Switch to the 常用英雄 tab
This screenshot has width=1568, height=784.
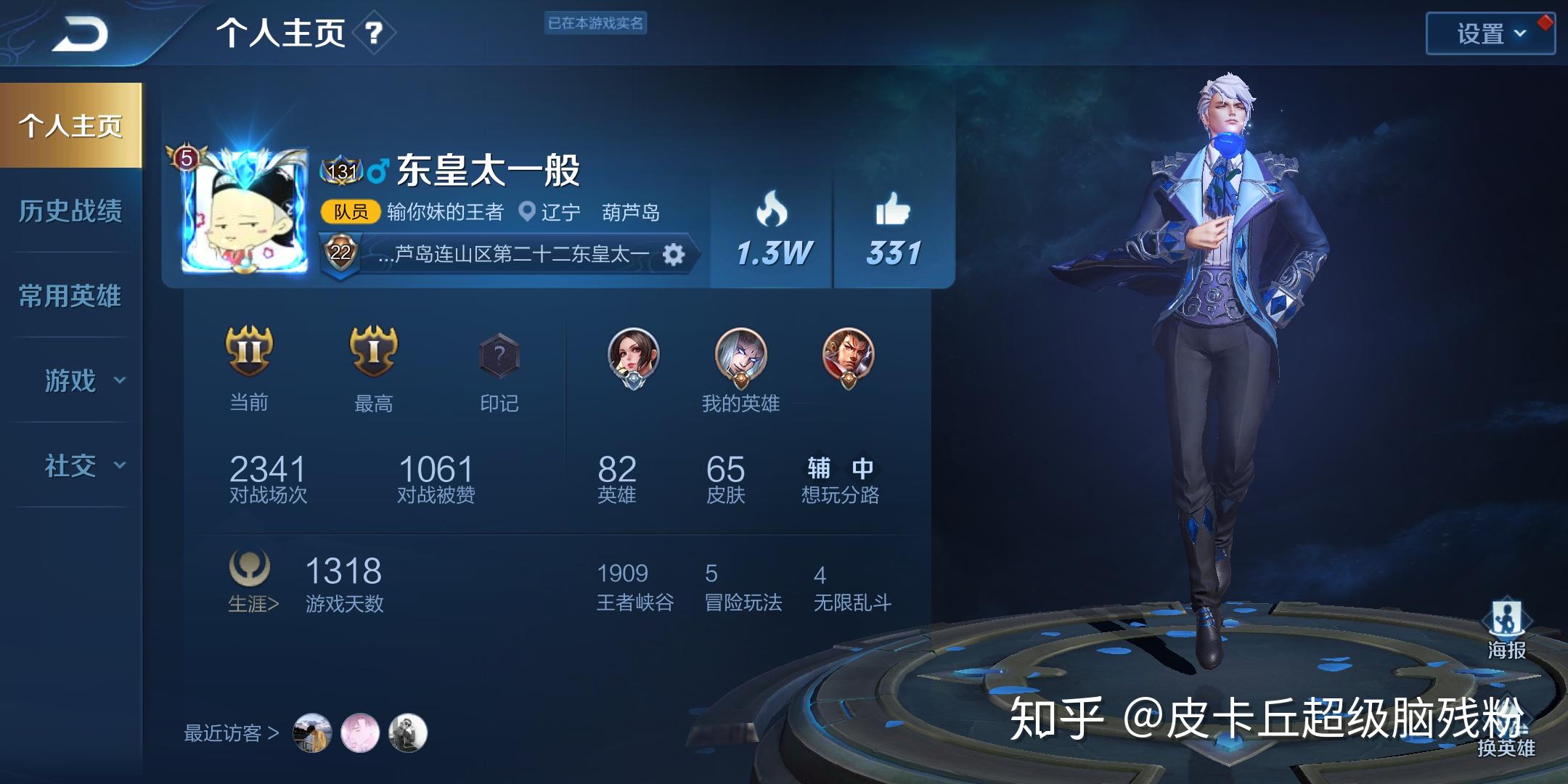click(70, 296)
